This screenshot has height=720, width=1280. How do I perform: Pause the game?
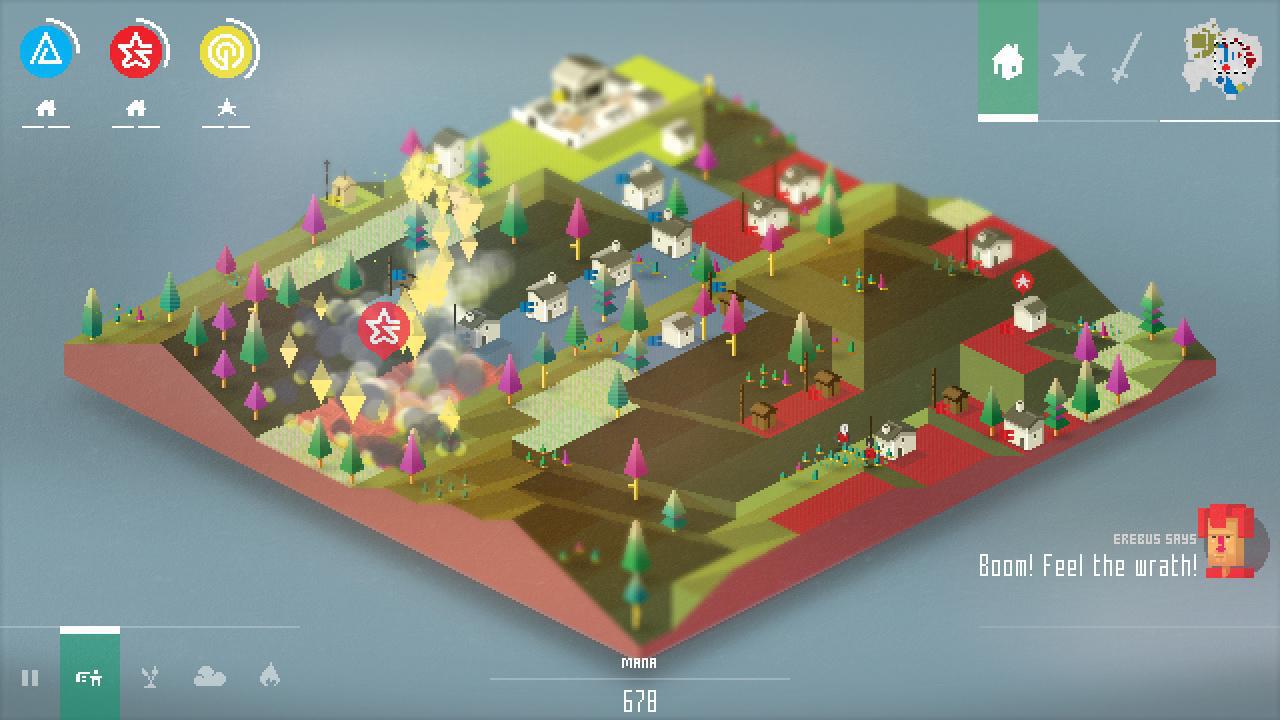pos(30,678)
